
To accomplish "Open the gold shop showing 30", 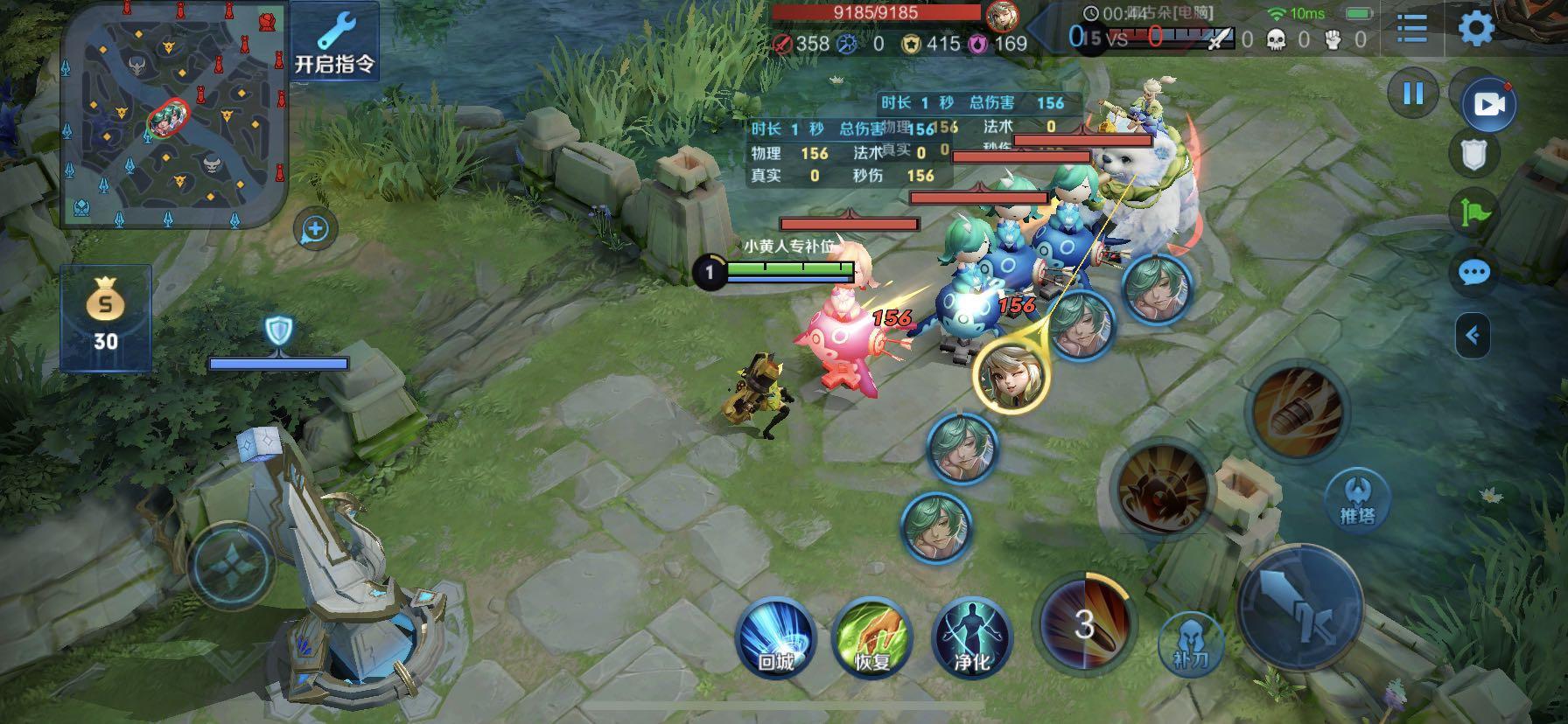I will click(x=106, y=317).
